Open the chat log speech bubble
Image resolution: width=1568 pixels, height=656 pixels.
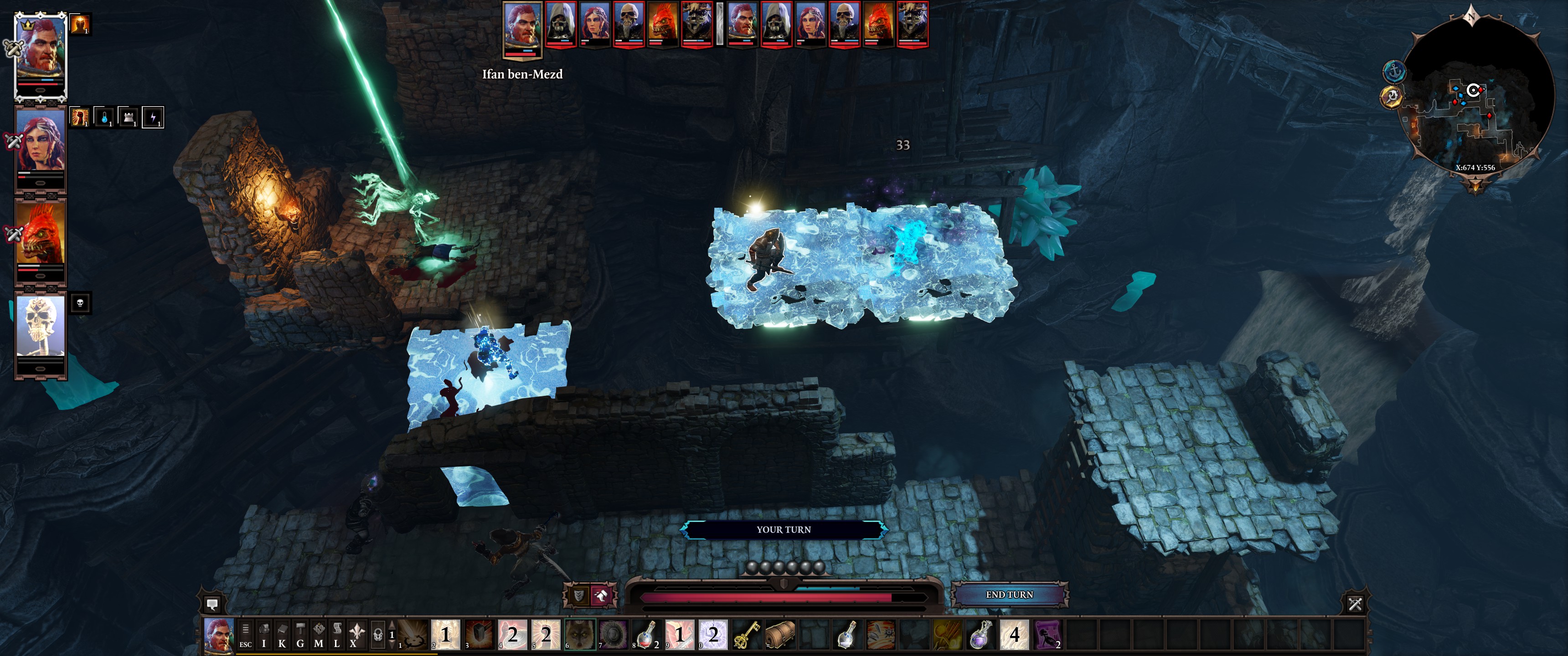212,604
